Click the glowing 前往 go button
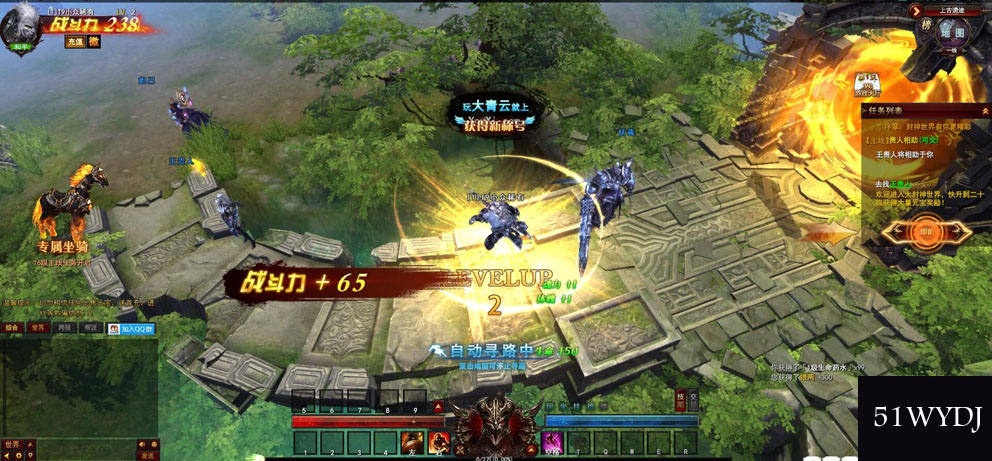 [928, 232]
